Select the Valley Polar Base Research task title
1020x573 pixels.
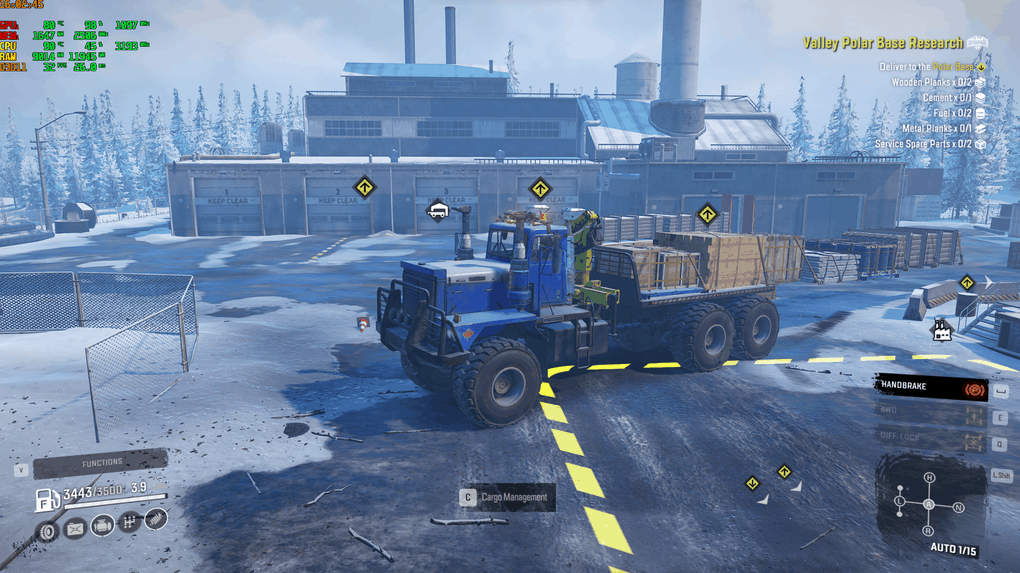(x=884, y=43)
